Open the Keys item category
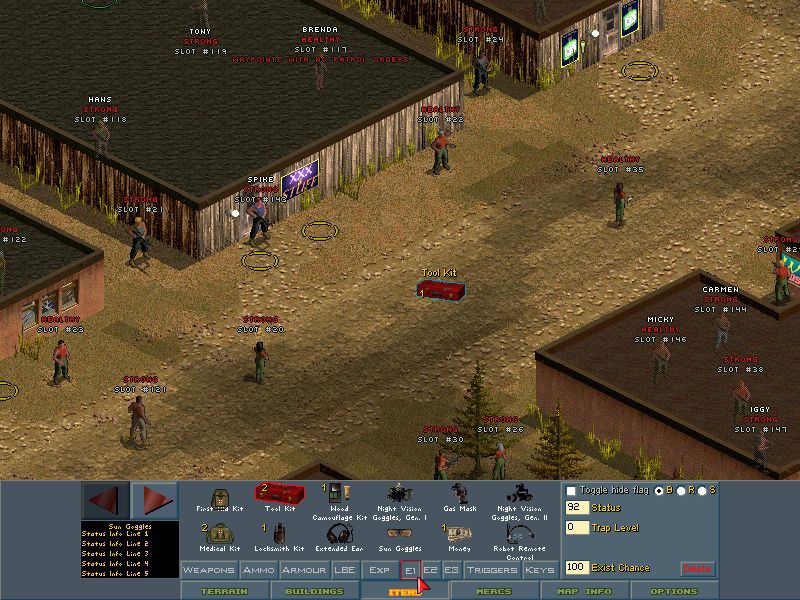Image resolution: width=800 pixels, height=600 pixels. [x=539, y=570]
